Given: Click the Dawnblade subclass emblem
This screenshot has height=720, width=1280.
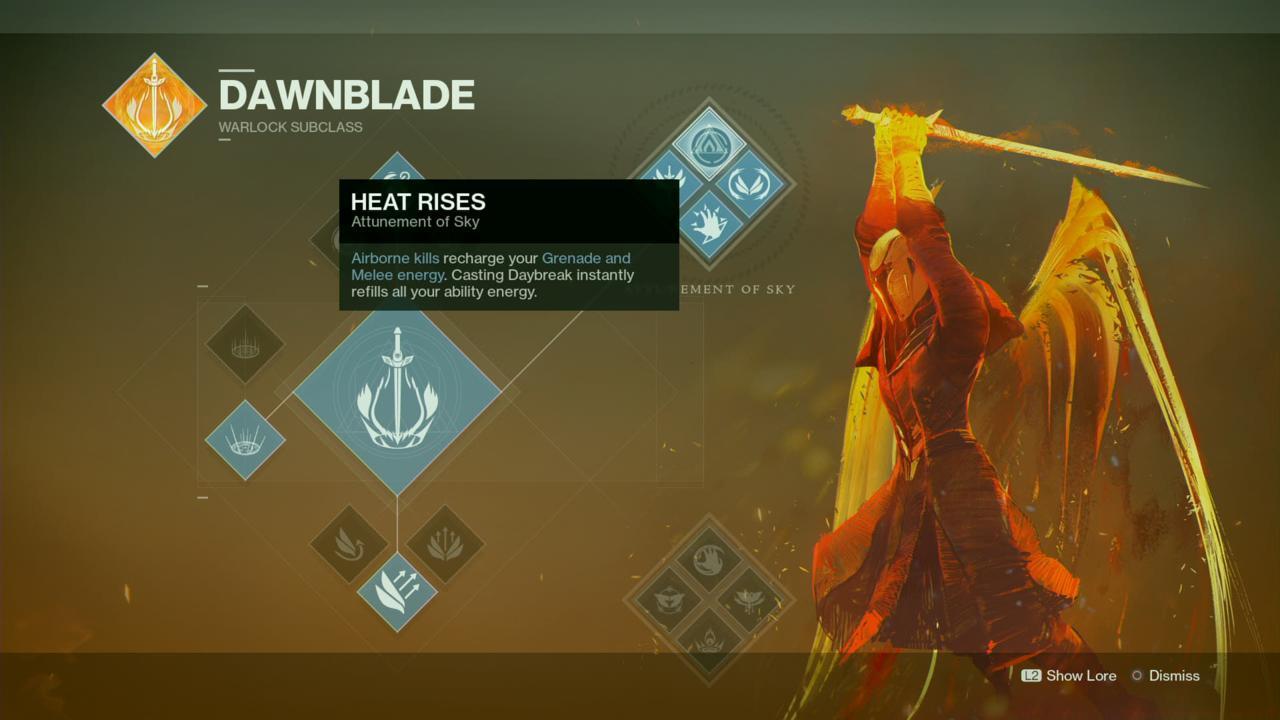Looking at the screenshot, I should click(x=154, y=105).
